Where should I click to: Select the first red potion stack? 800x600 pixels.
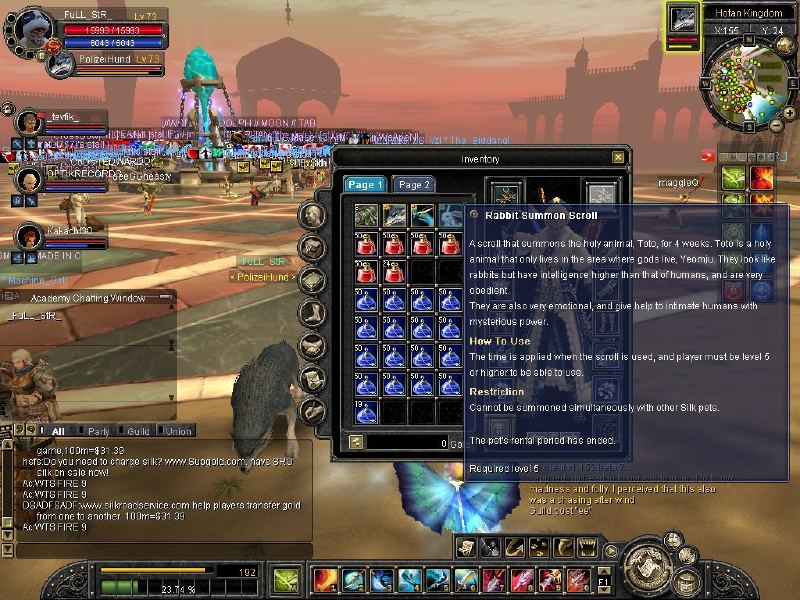366,243
